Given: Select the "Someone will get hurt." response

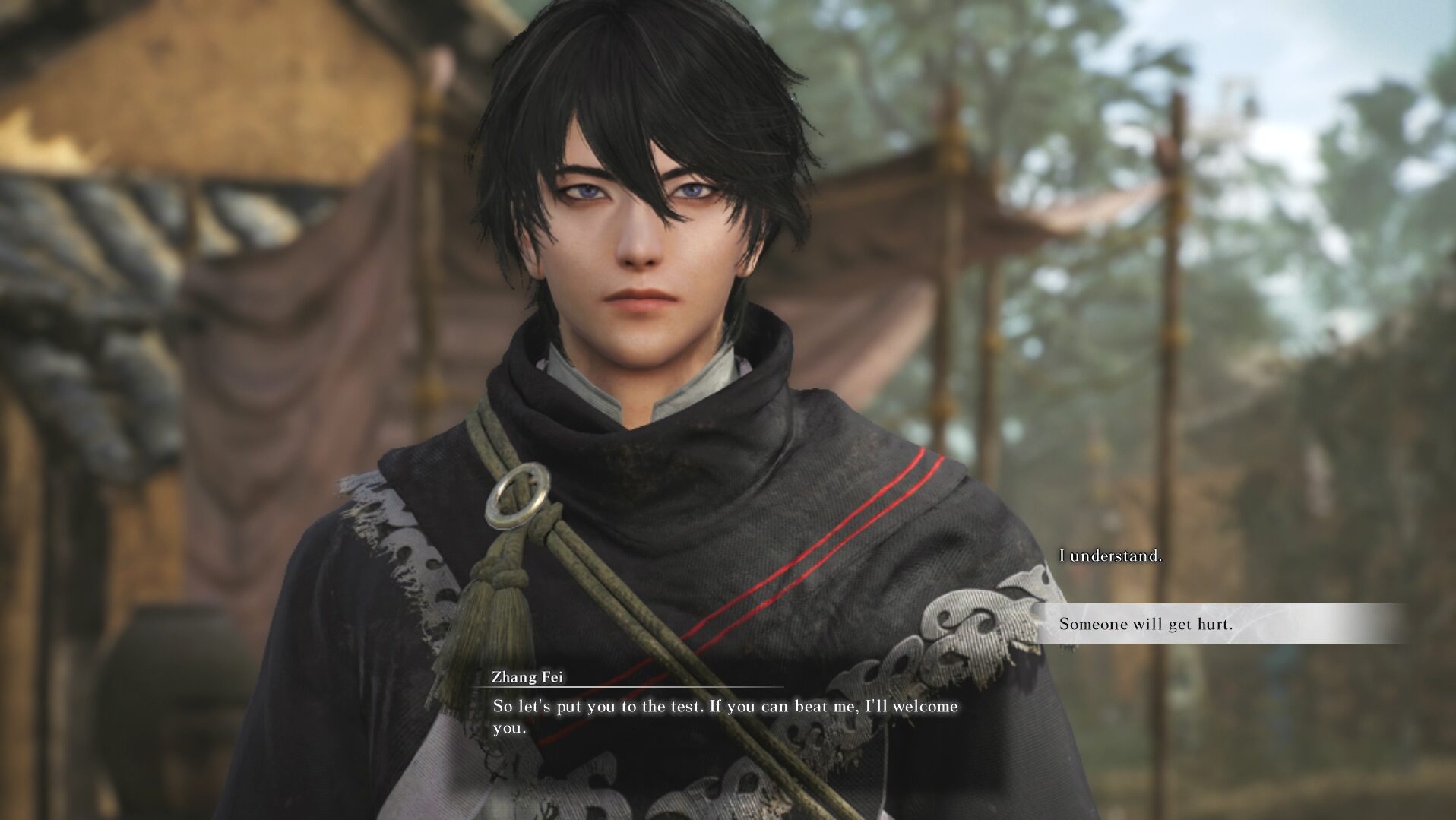Looking at the screenshot, I should click(x=1145, y=625).
